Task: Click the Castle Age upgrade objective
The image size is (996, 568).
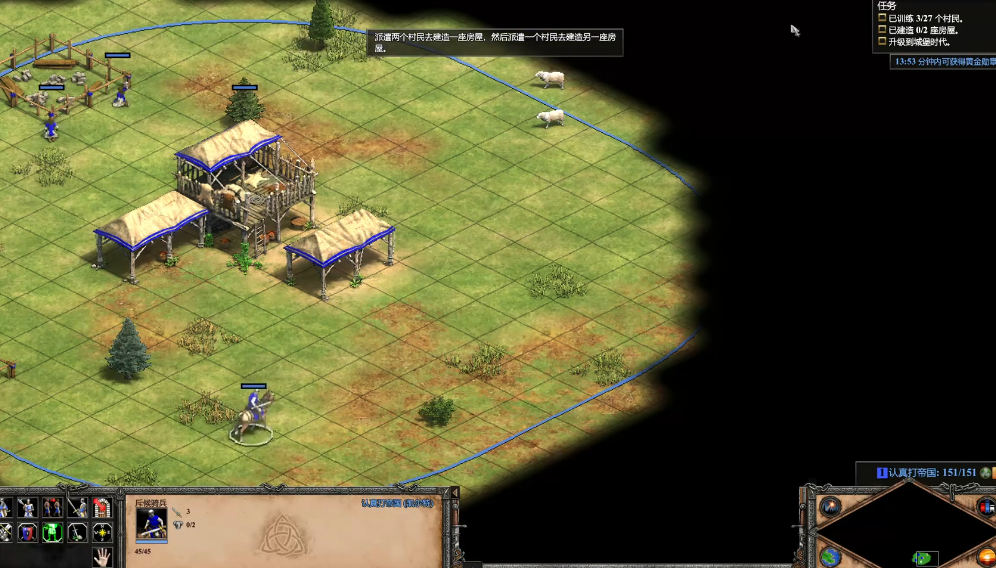Action: pyautogui.click(x=920, y=42)
